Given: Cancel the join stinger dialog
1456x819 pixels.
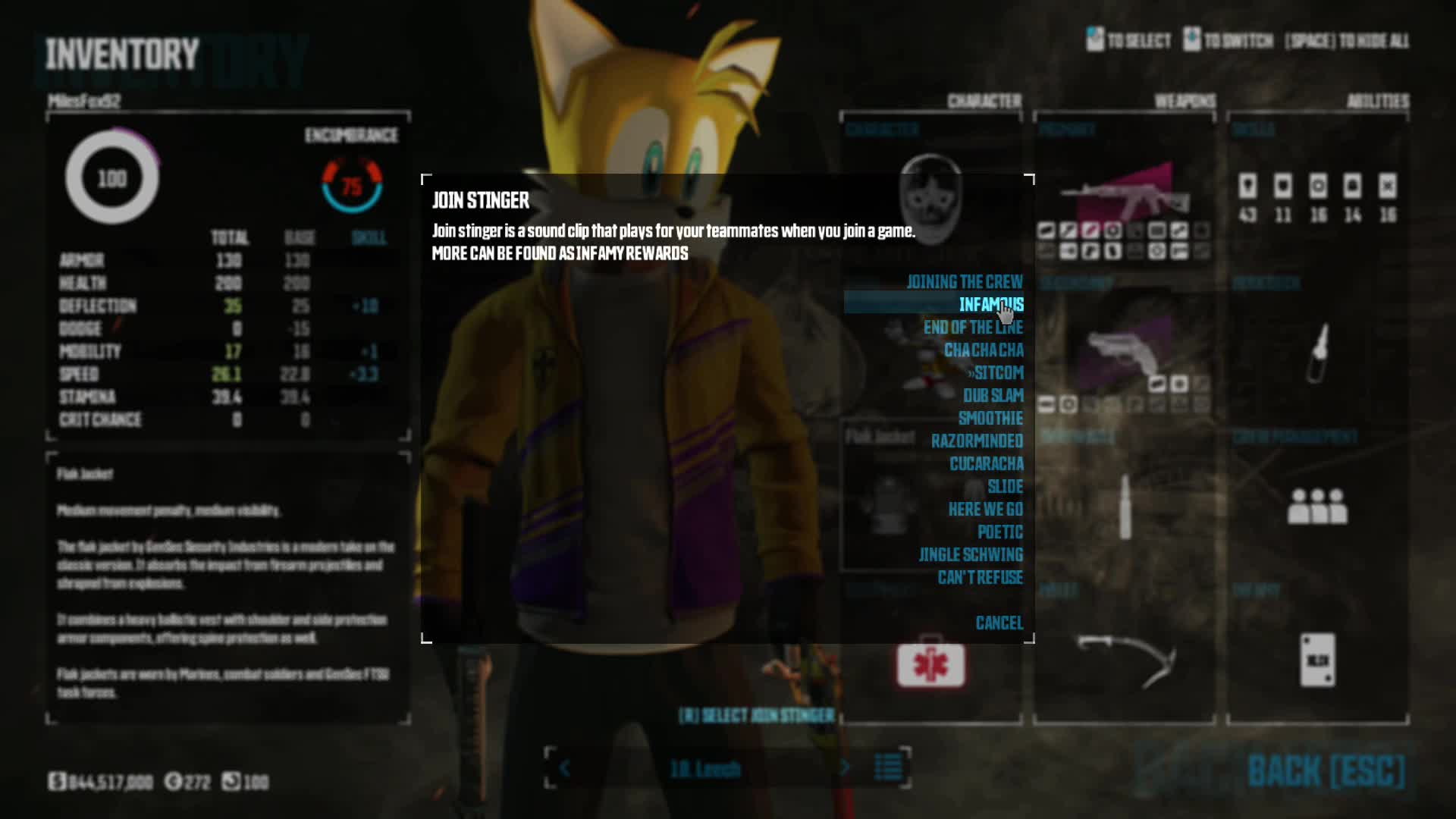Looking at the screenshot, I should click(999, 623).
